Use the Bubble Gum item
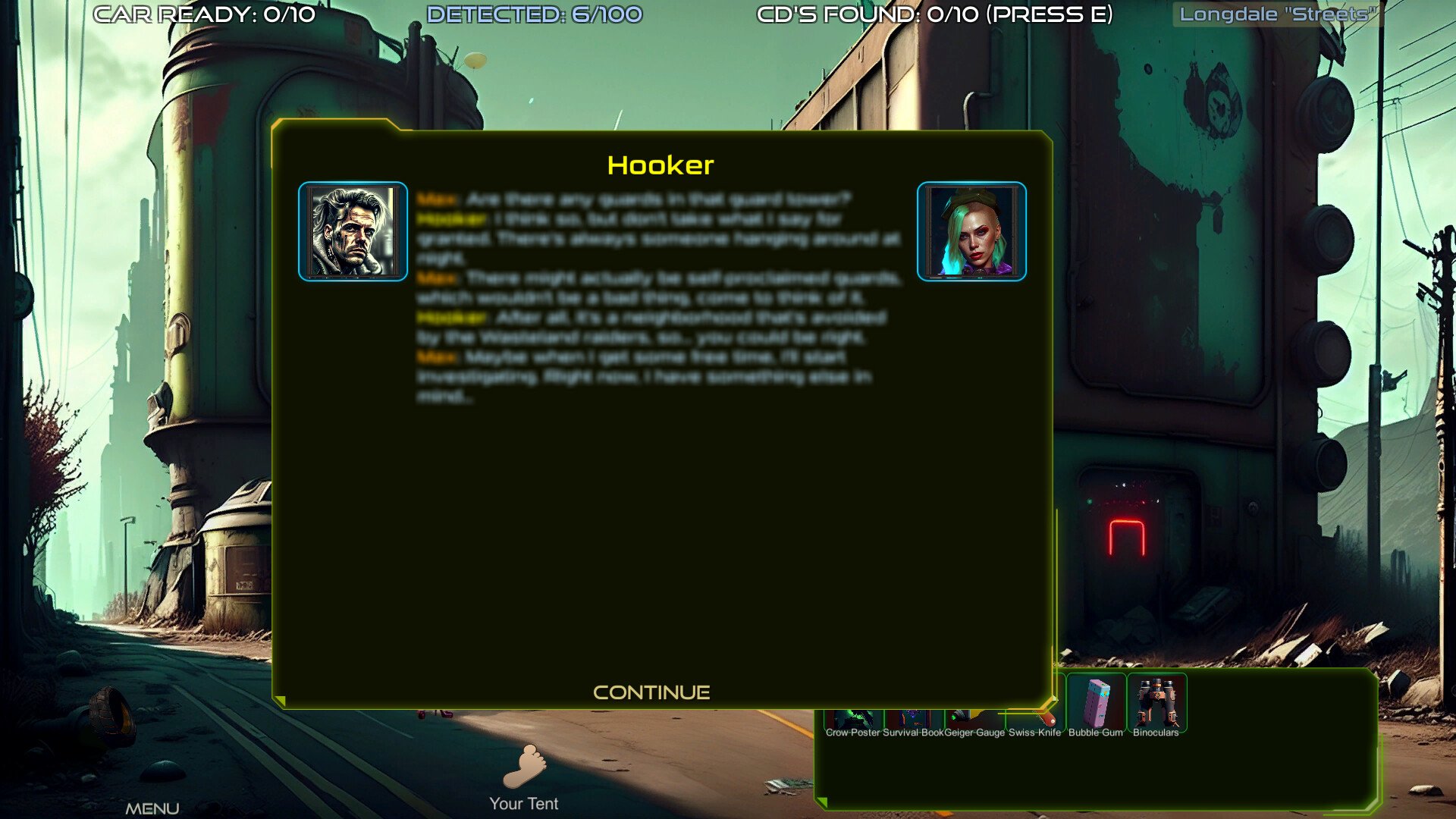Viewport: 1456px width, 819px height. [1096, 702]
